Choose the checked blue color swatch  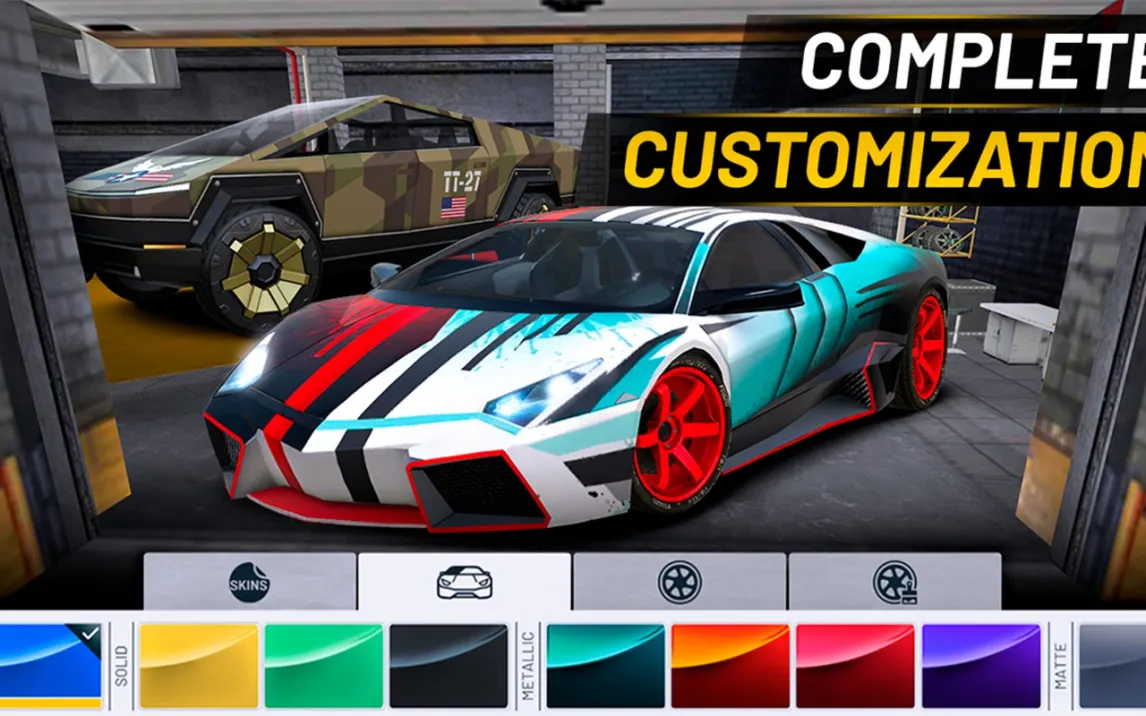click(x=50, y=665)
